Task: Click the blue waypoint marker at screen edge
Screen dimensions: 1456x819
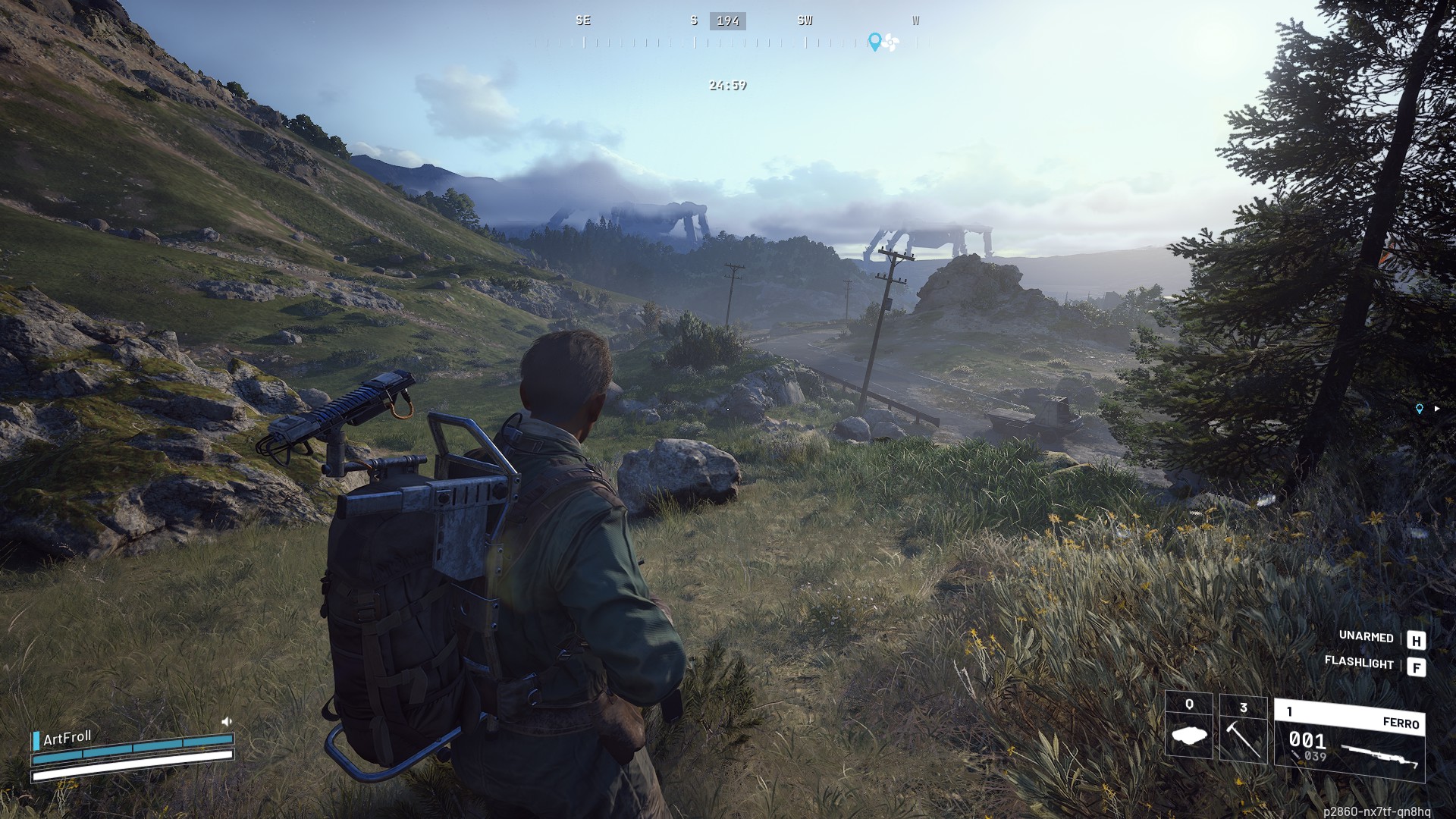Action: 1420,409
